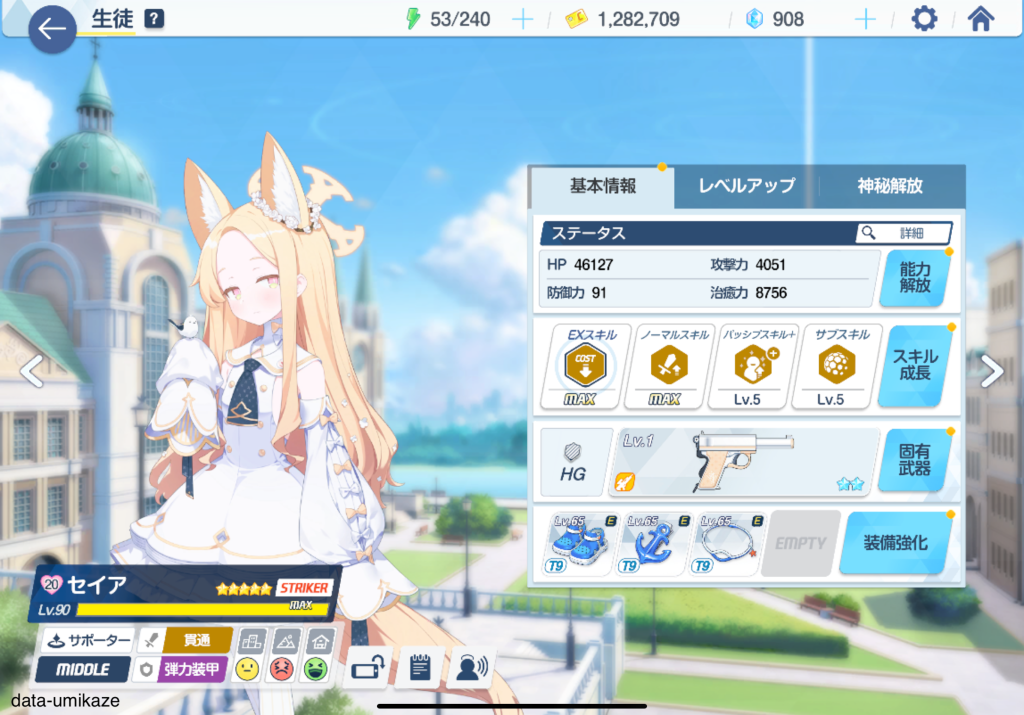Open the 神秘解放 tab
Viewport: 1024px width, 715px height.
(890, 186)
